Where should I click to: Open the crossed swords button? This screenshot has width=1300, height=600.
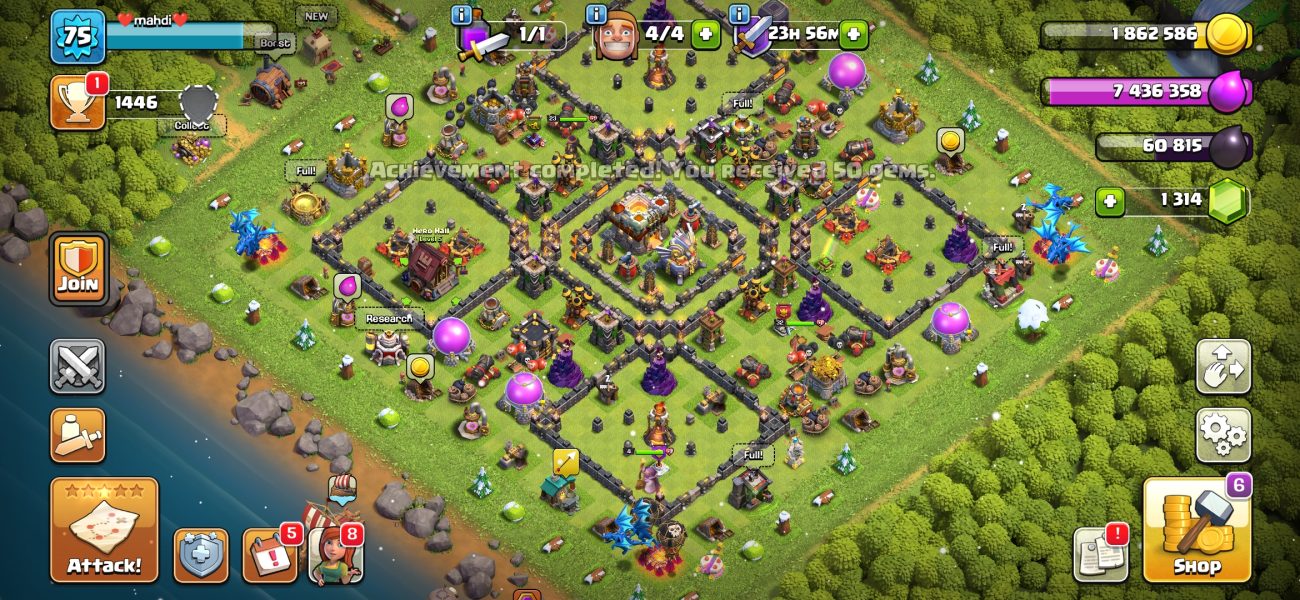[x=78, y=367]
